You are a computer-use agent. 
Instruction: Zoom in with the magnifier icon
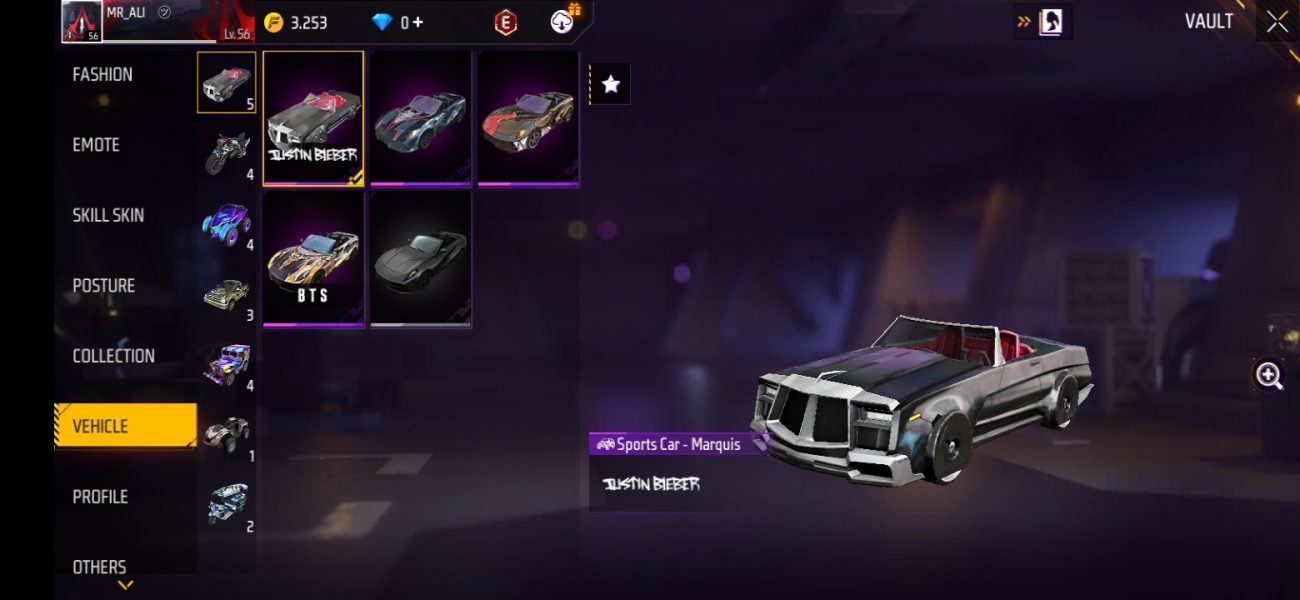tap(1269, 375)
